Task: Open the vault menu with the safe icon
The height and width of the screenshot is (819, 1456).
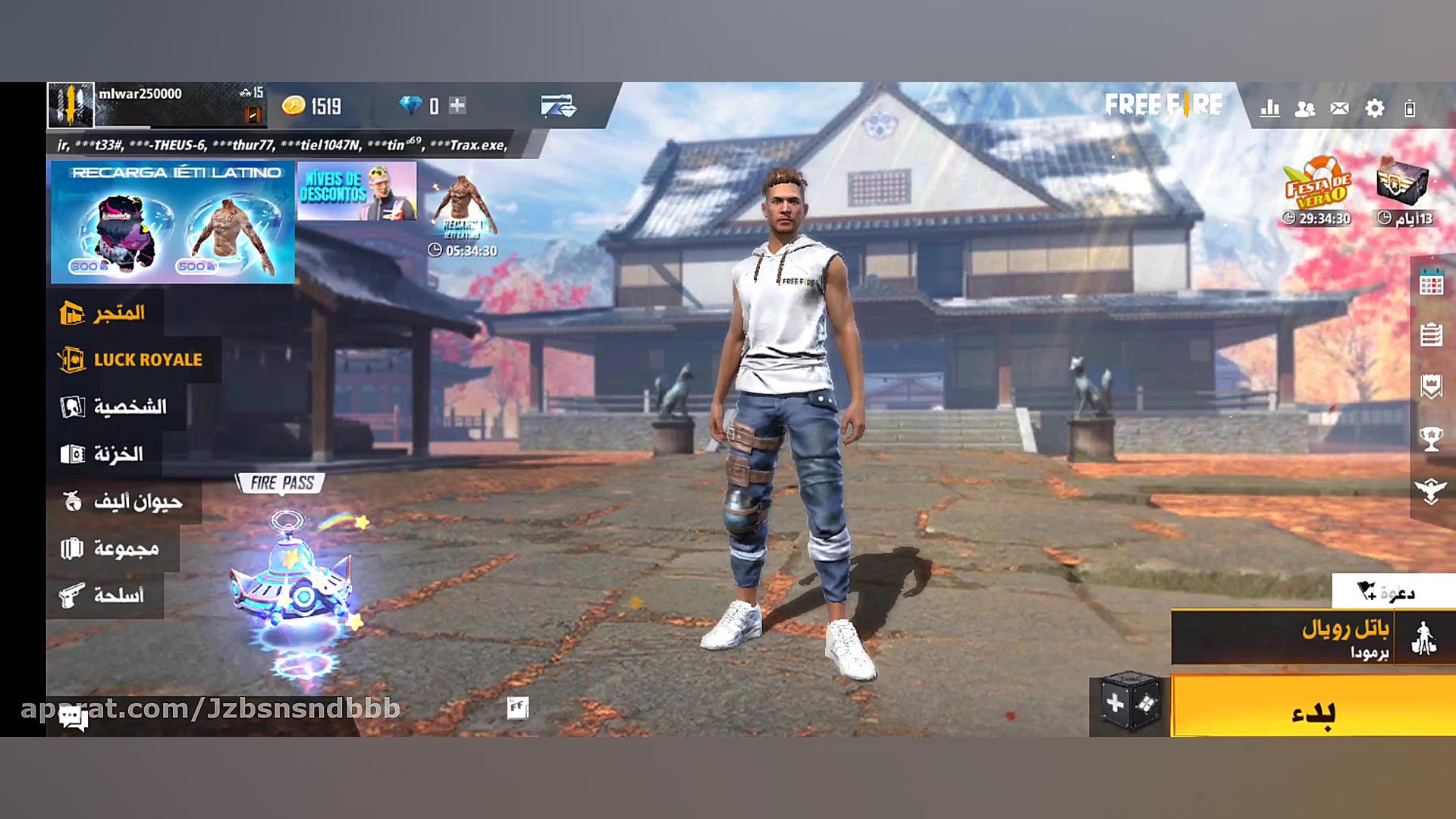Action: click(x=102, y=453)
